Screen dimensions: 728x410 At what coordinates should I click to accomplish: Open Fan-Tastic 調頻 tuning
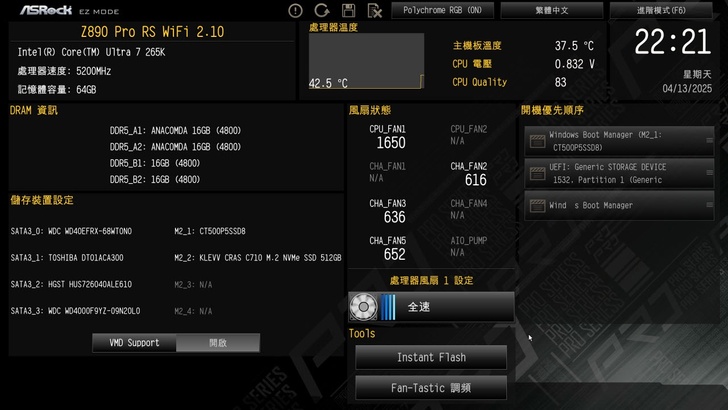(431, 388)
